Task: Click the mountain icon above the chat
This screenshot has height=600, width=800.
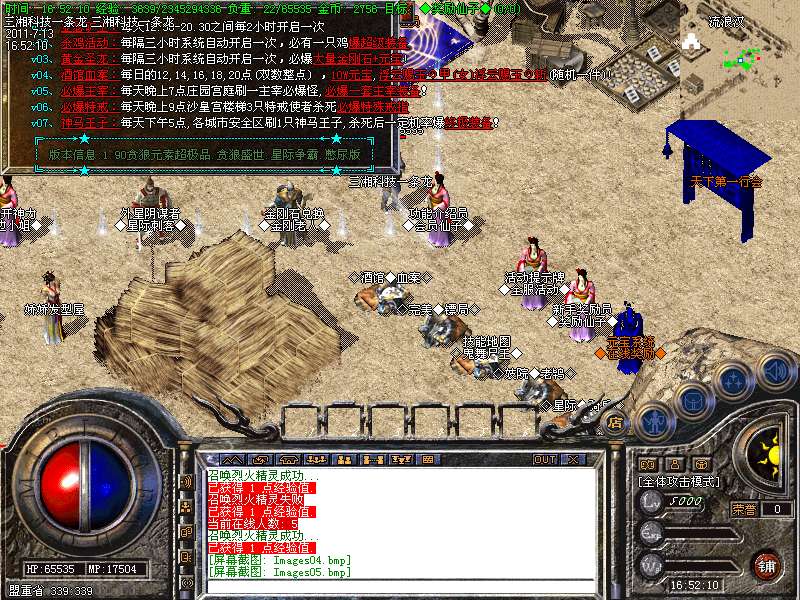Action: 235,459
